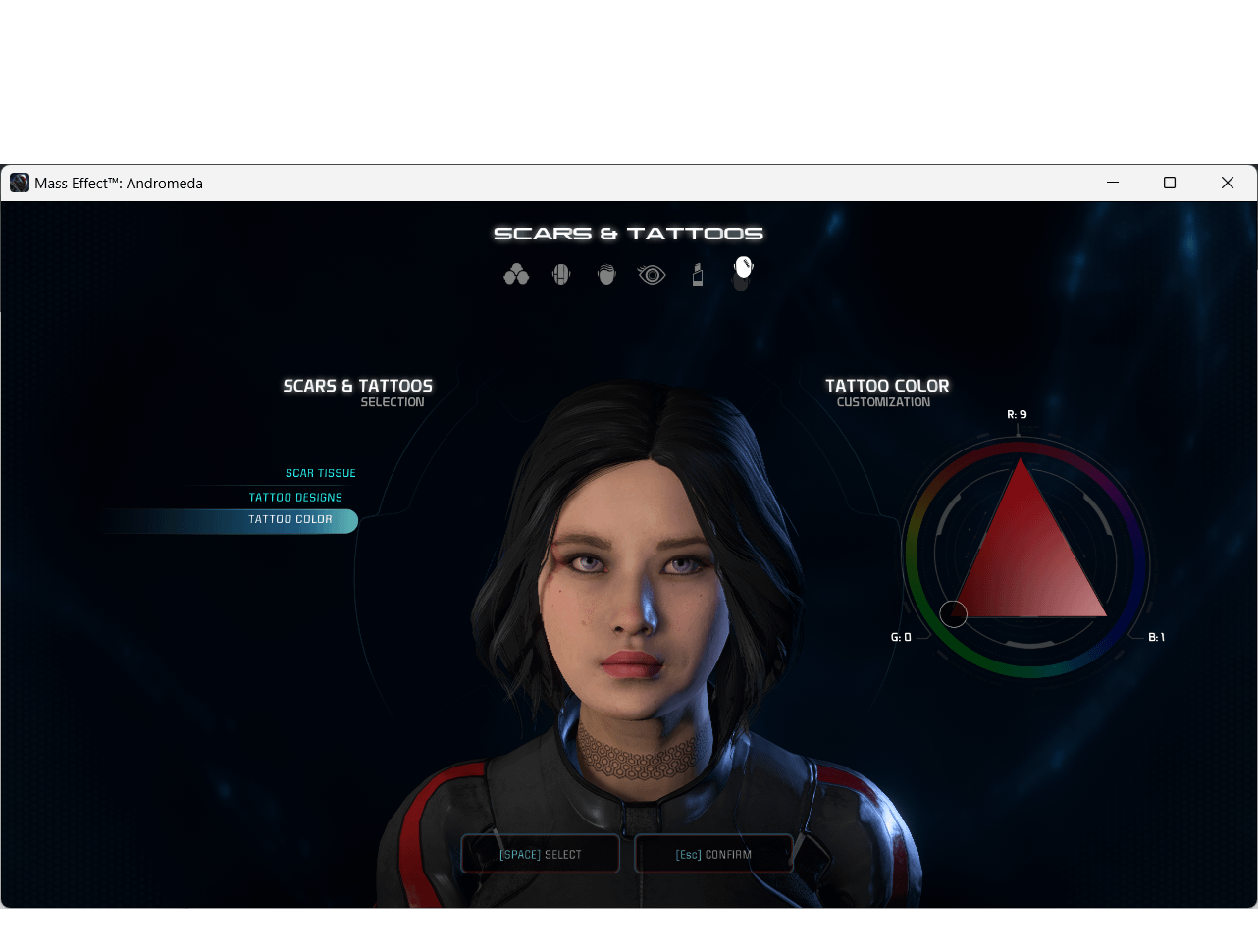Click the Select button
1258x952 pixels.
point(541,854)
